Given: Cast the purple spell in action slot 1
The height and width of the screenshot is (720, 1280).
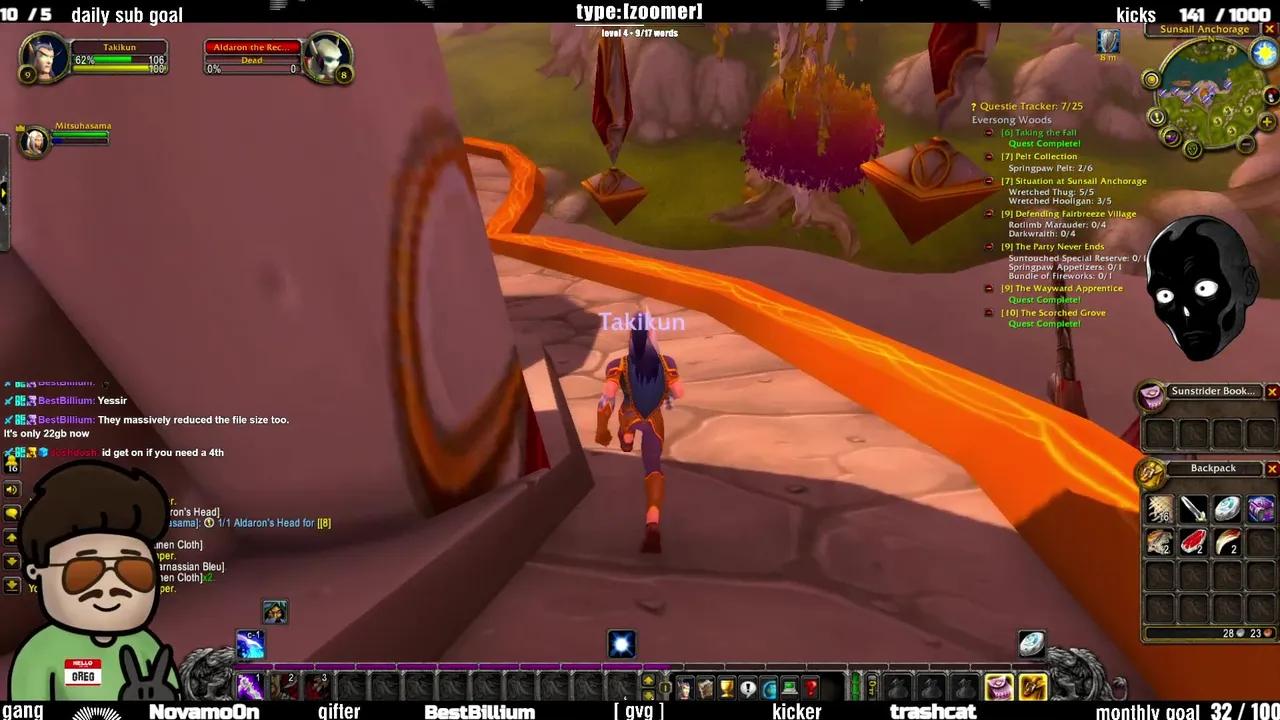Looking at the screenshot, I should [x=249, y=687].
